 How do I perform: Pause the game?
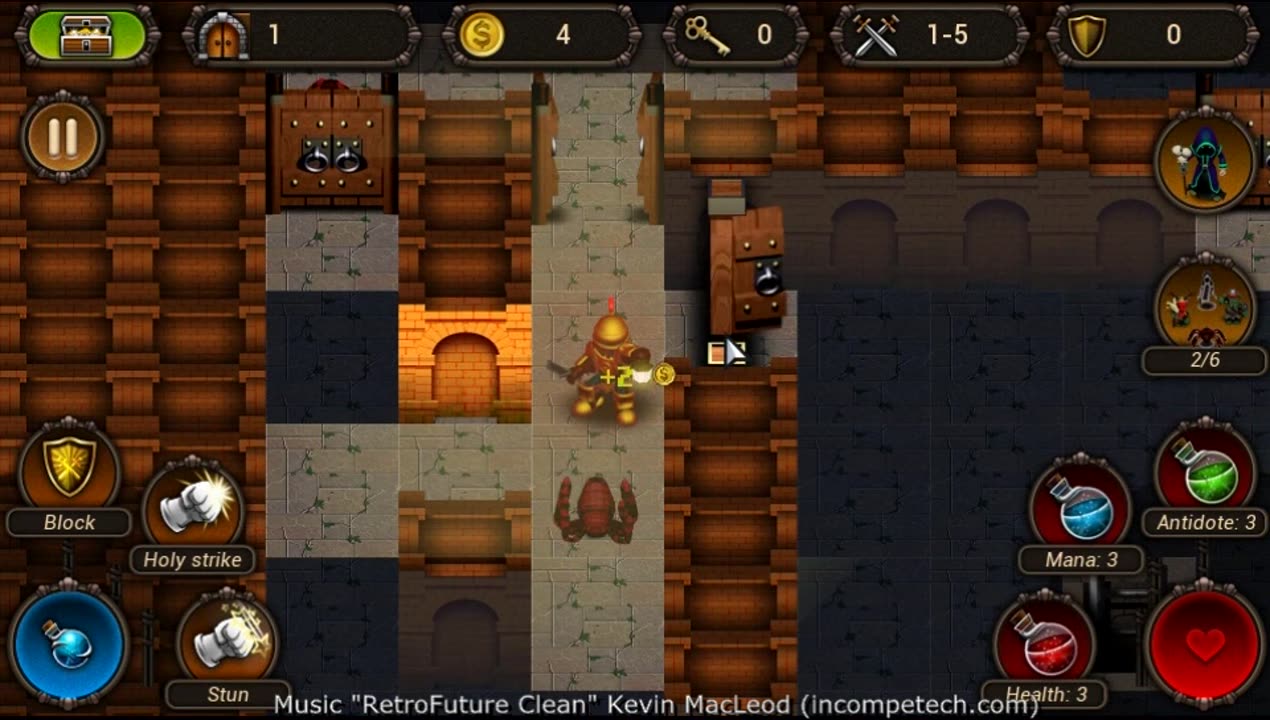(62, 138)
